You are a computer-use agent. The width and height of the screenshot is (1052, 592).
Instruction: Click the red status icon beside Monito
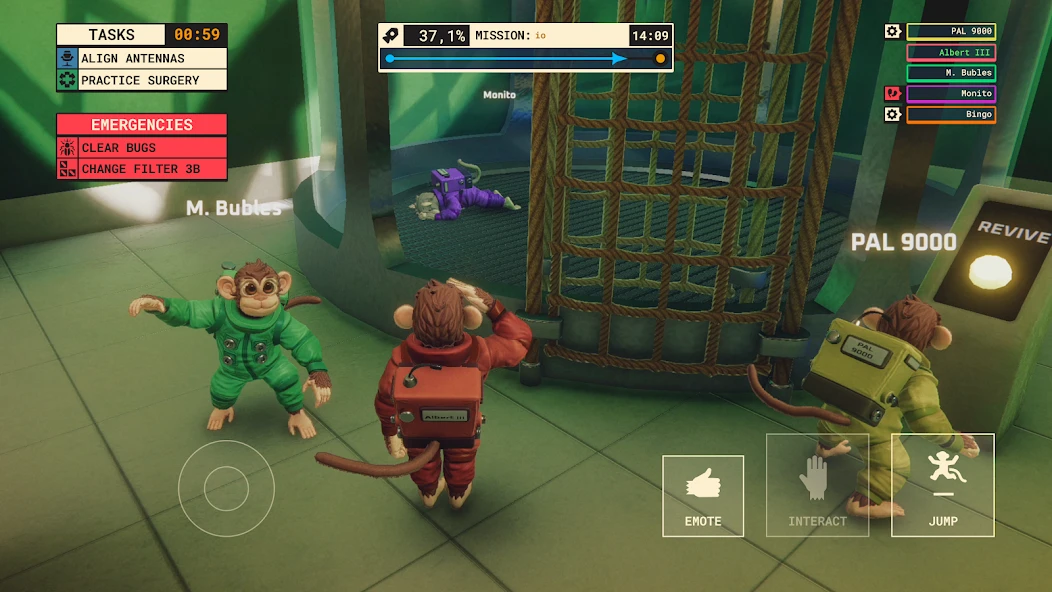pyautogui.click(x=893, y=94)
